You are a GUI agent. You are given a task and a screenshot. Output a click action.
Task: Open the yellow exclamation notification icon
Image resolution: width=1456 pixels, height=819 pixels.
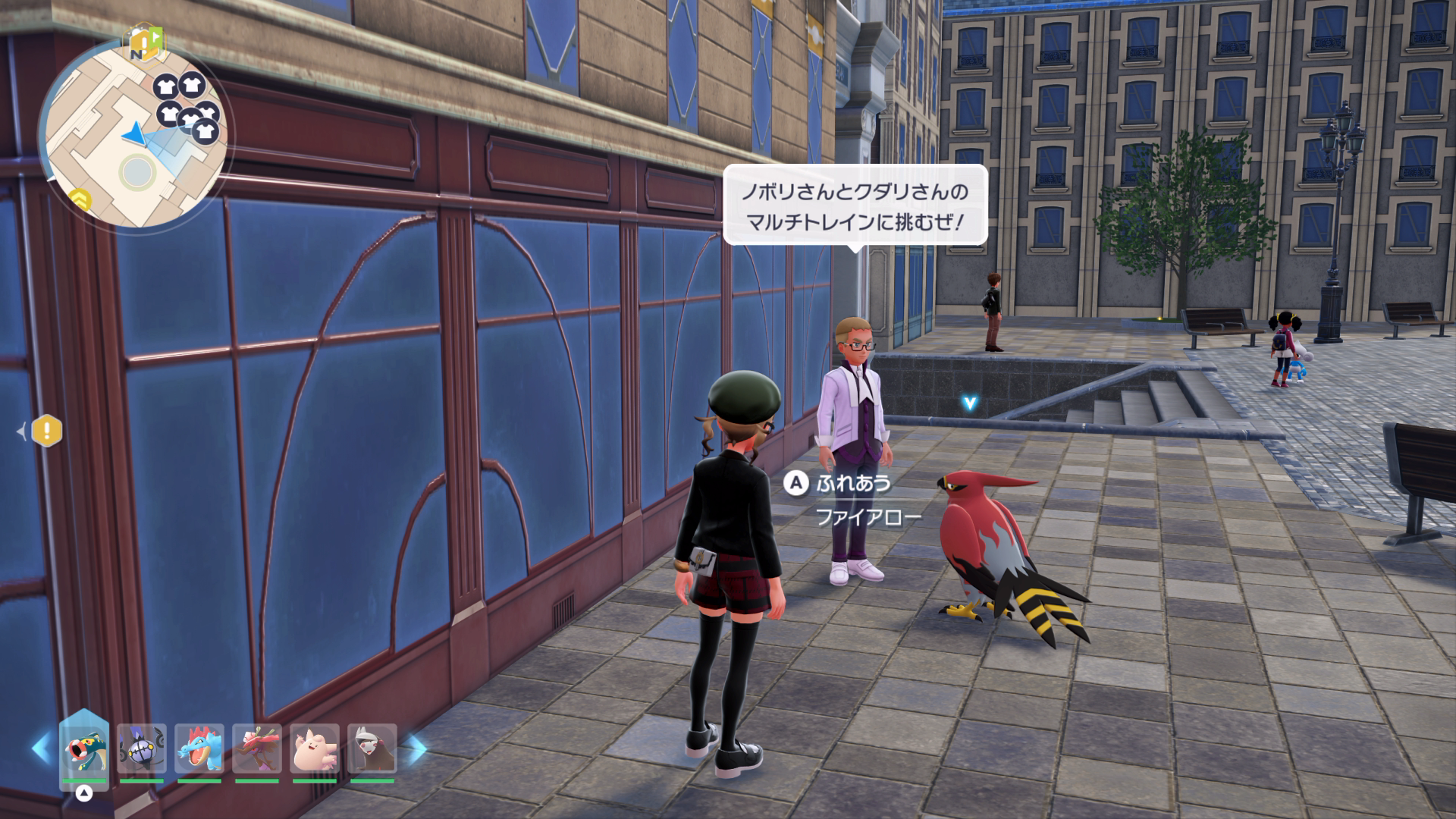[47, 431]
